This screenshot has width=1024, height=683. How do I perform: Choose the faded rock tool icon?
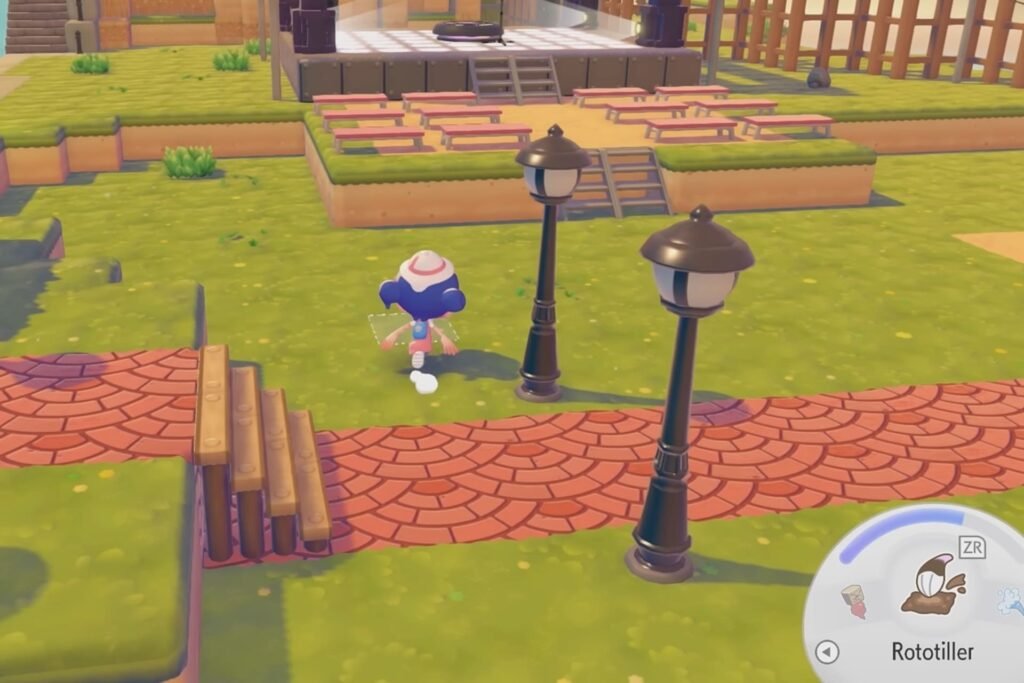[853, 600]
